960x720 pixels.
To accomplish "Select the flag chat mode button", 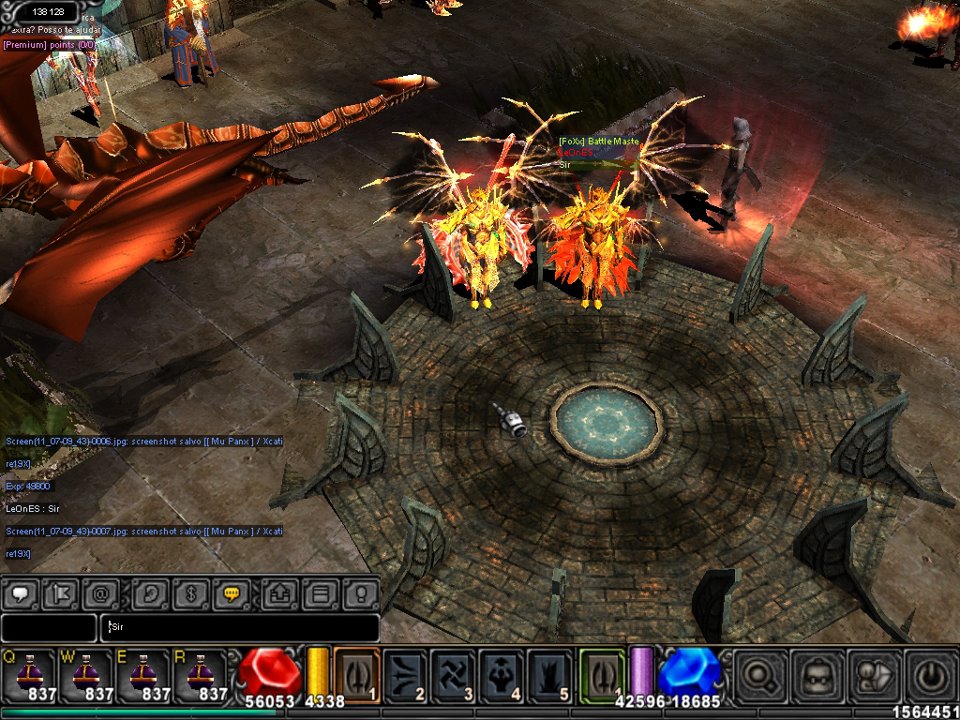I will [x=60, y=594].
